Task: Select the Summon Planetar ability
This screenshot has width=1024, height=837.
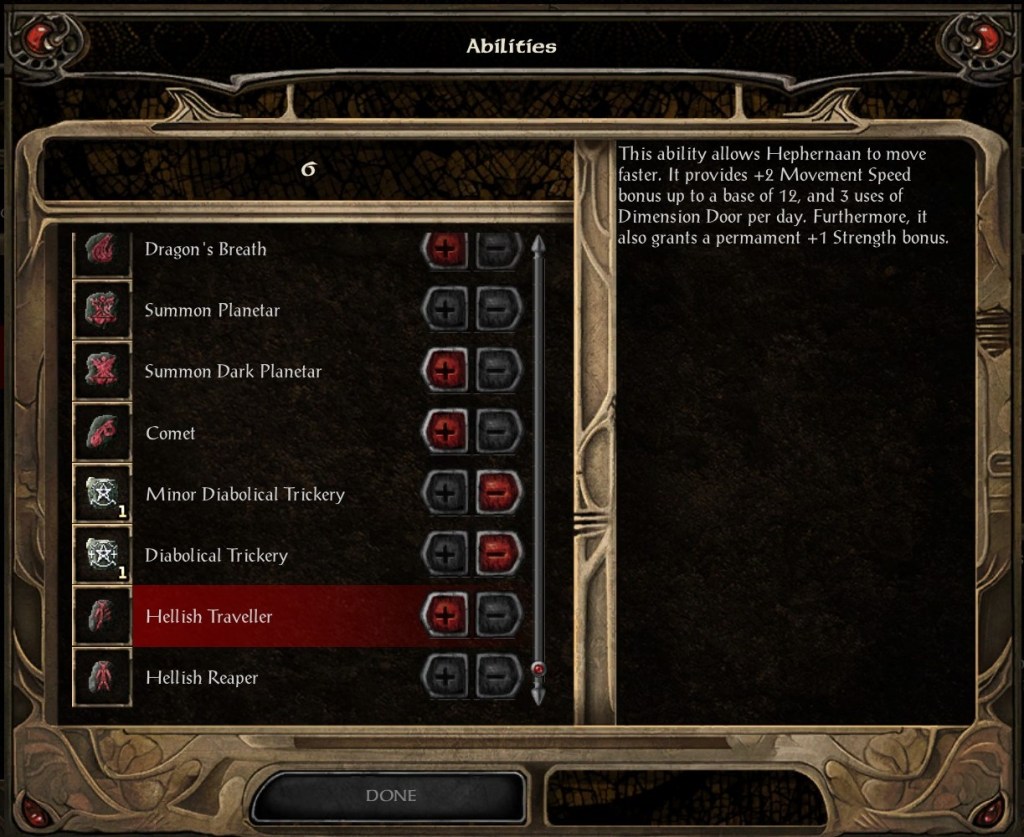Action: pos(212,310)
